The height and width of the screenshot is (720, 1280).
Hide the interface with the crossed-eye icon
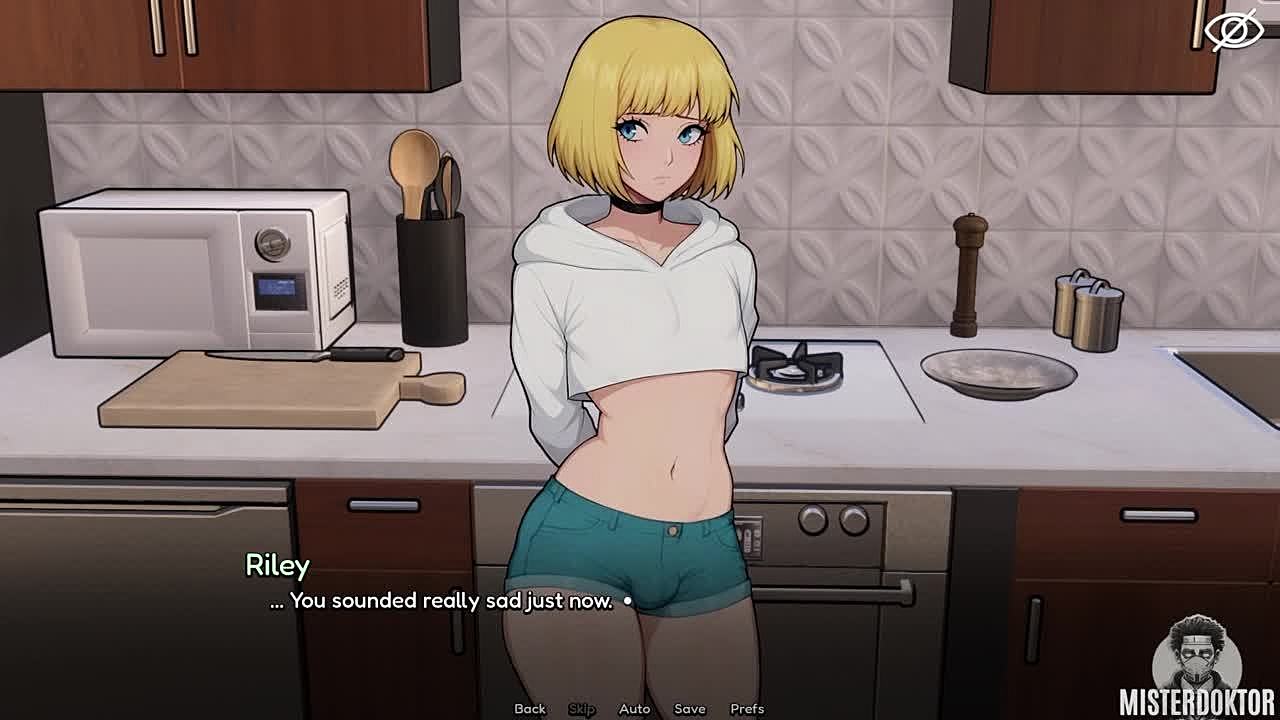(x=1233, y=30)
